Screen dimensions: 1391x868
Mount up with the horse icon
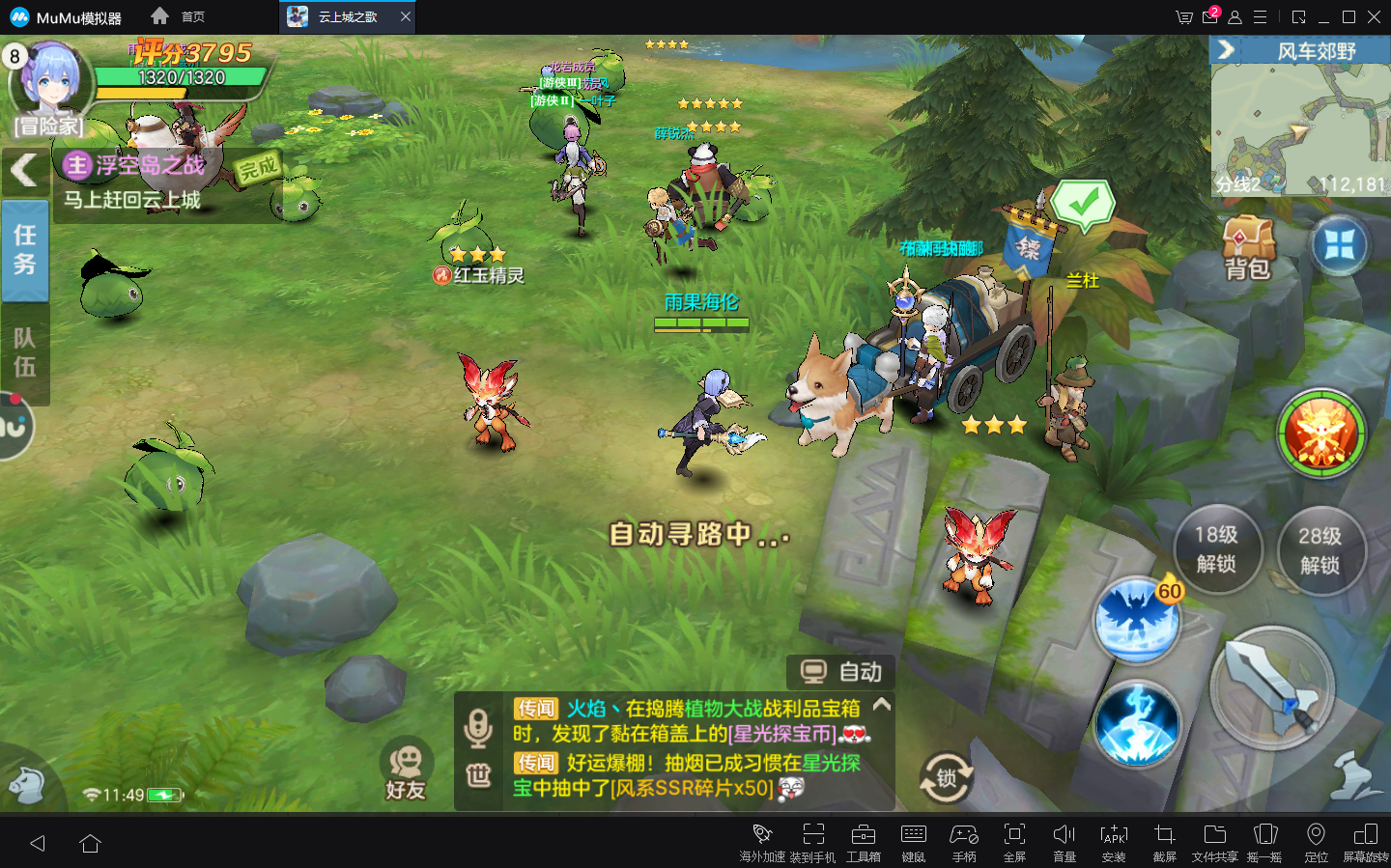coord(26,784)
